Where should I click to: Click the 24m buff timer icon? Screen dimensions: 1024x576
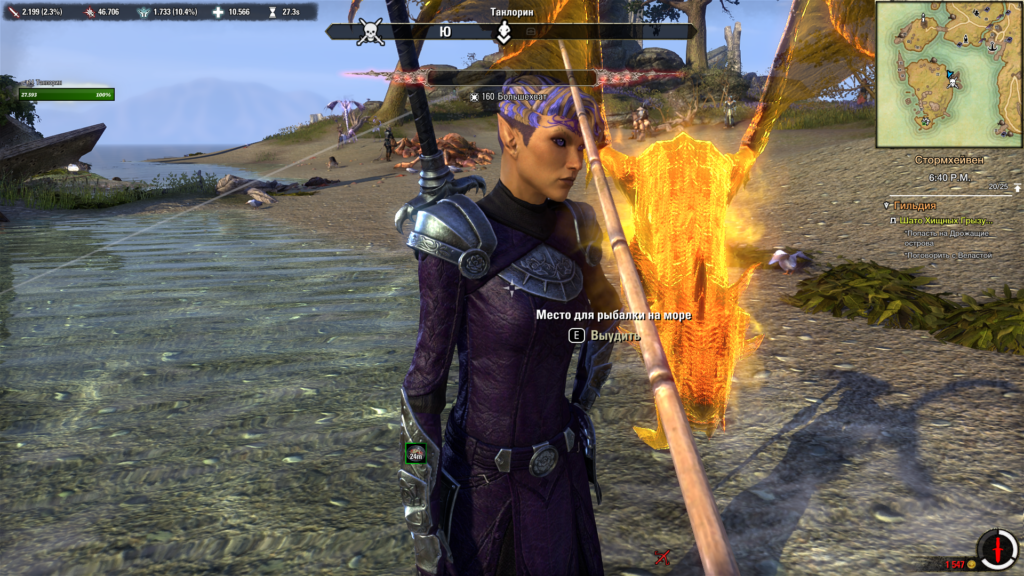[x=415, y=454]
